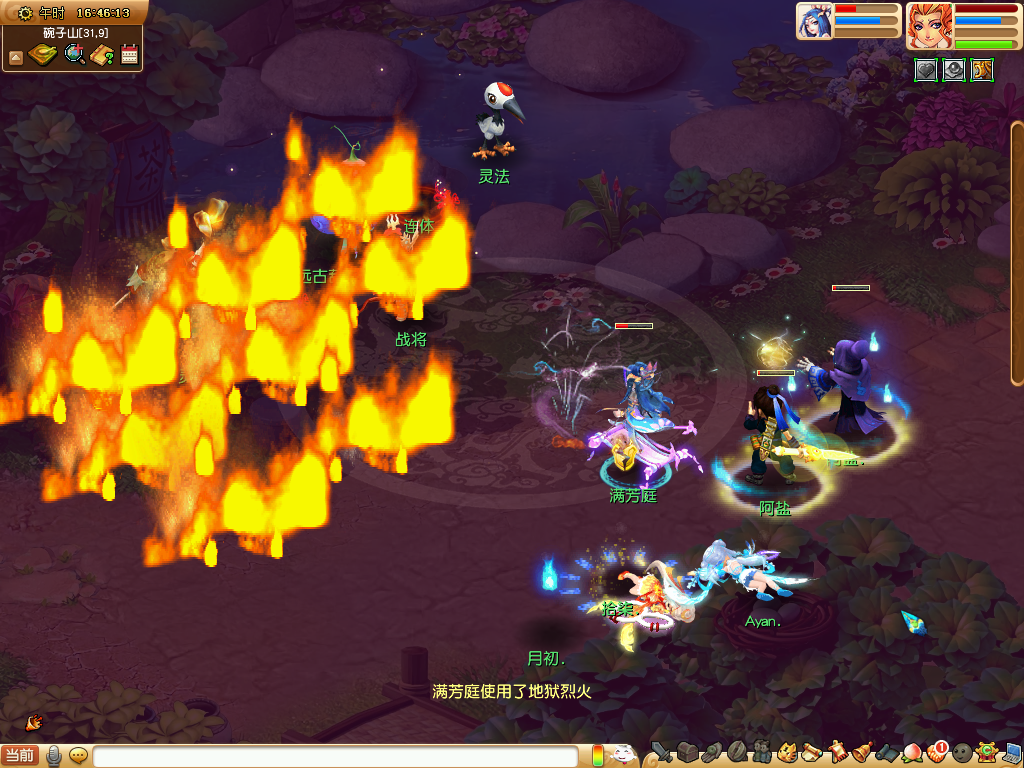The image size is (1024, 768).
Task: Focus the chat input field
Action: (x=335, y=757)
